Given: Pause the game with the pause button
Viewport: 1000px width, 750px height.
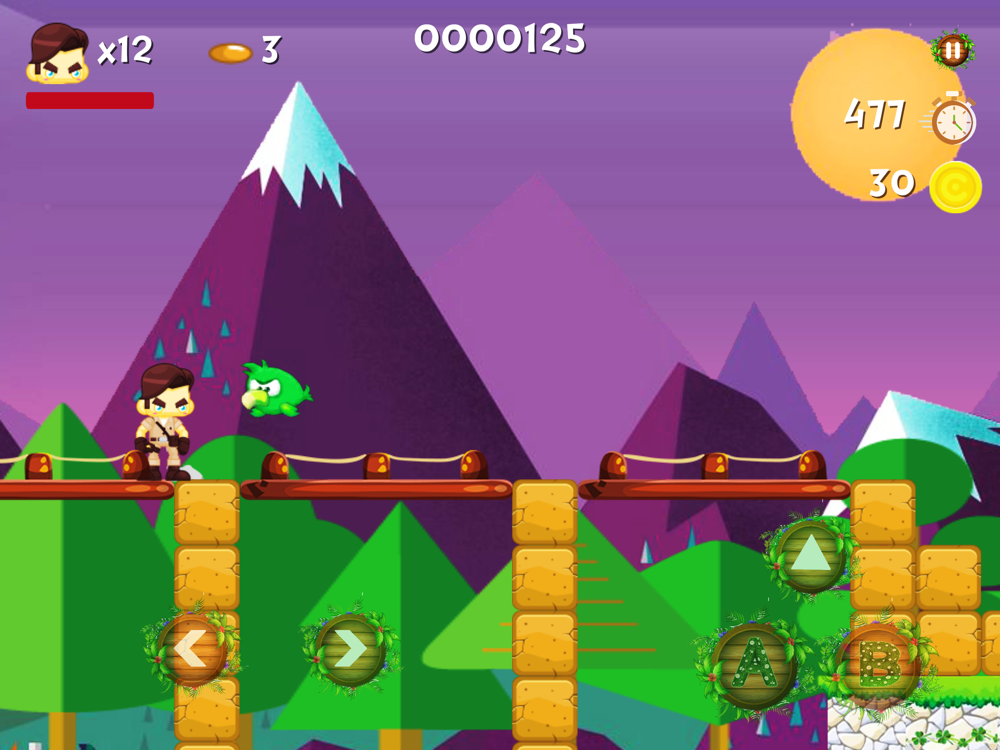Looking at the screenshot, I should (x=952, y=49).
